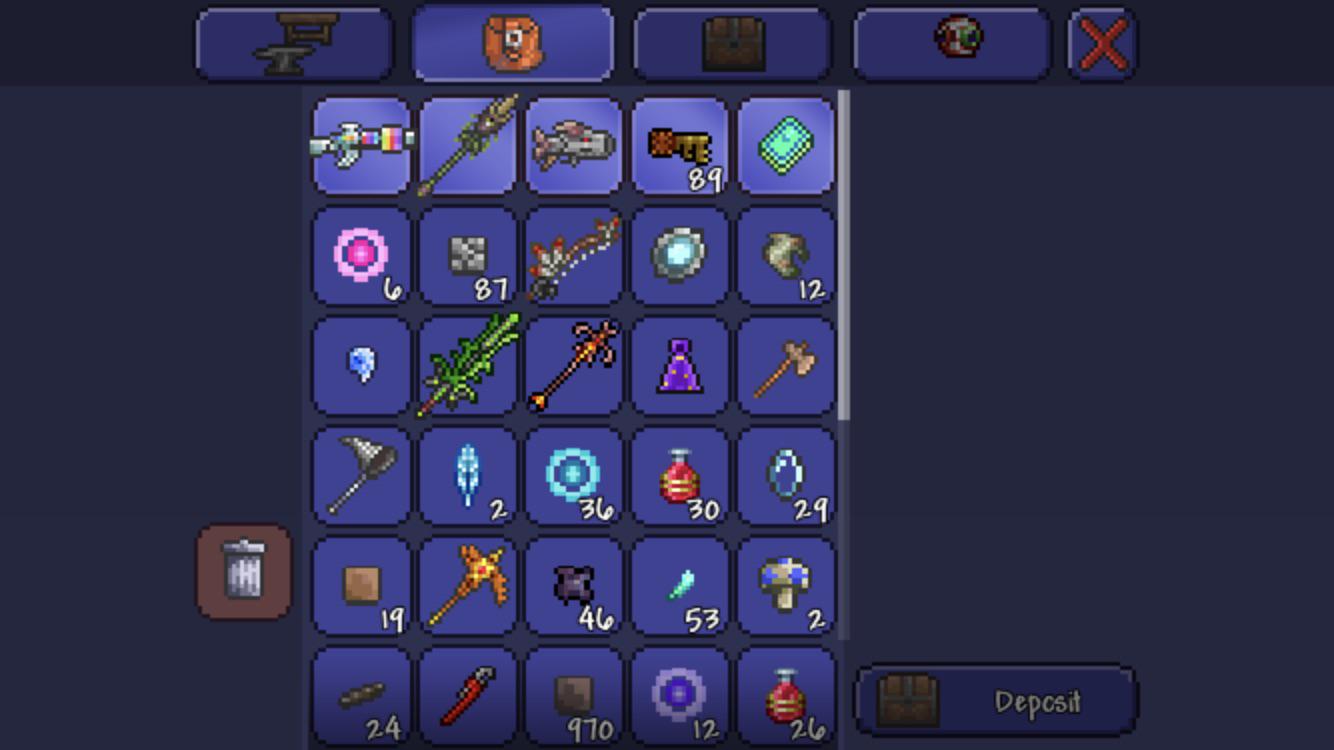Pick up the red wrench tool
This screenshot has height=750, width=1334.
[x=467, y=695]
